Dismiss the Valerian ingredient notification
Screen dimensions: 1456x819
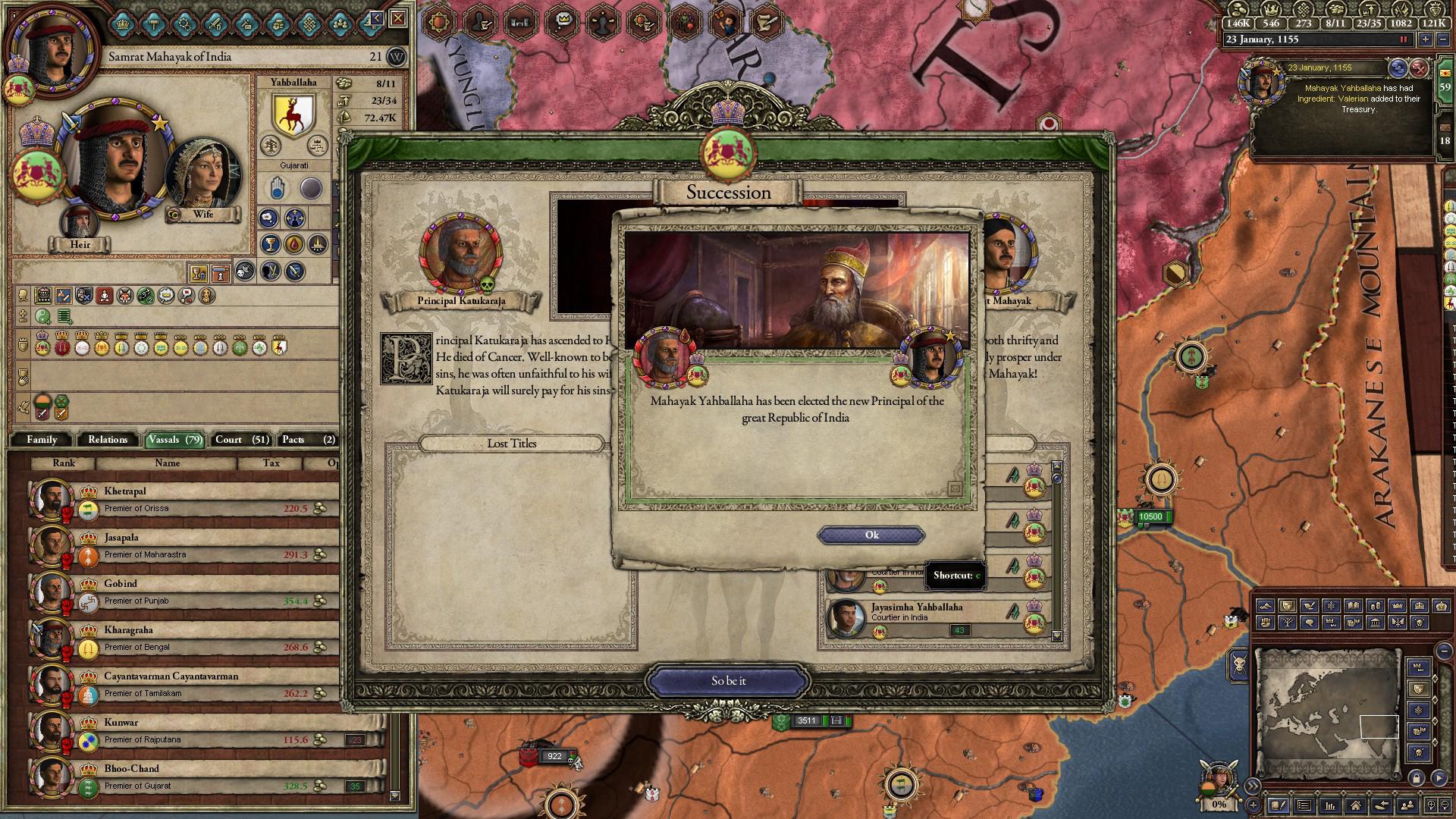tap(1418, 68)
